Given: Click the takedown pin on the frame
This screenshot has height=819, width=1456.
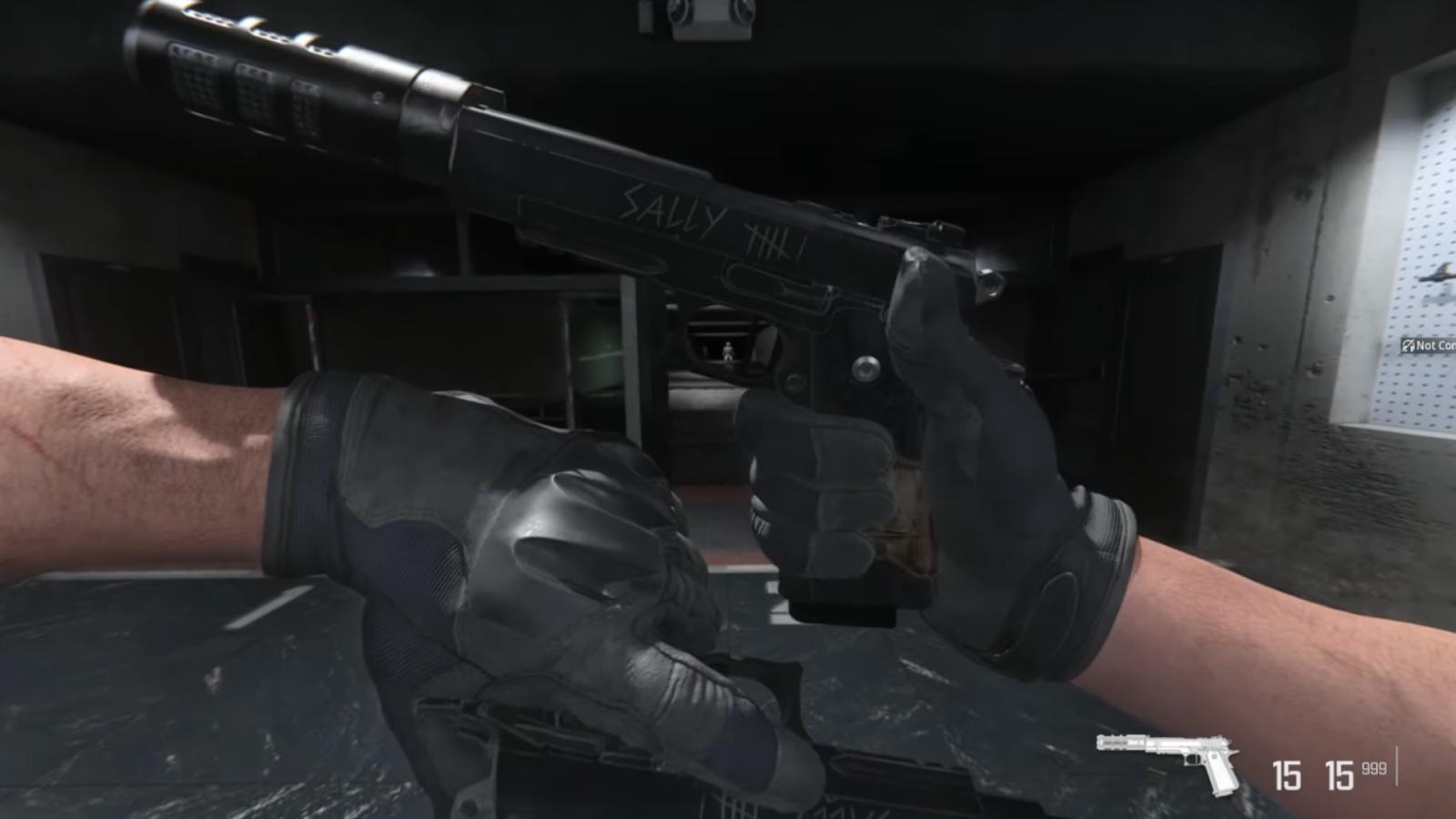Looking at the screenshot, I should pos(865,367).
